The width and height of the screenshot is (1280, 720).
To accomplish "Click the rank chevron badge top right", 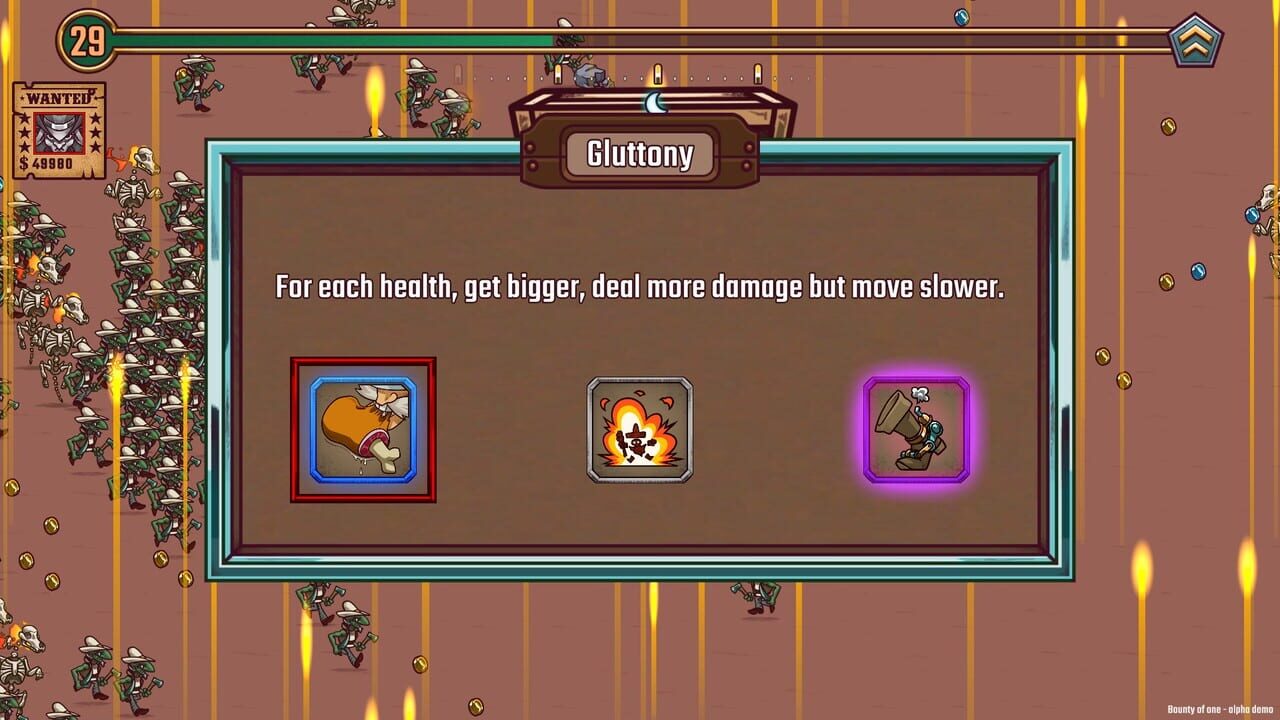I will [x=1194, y=37].
